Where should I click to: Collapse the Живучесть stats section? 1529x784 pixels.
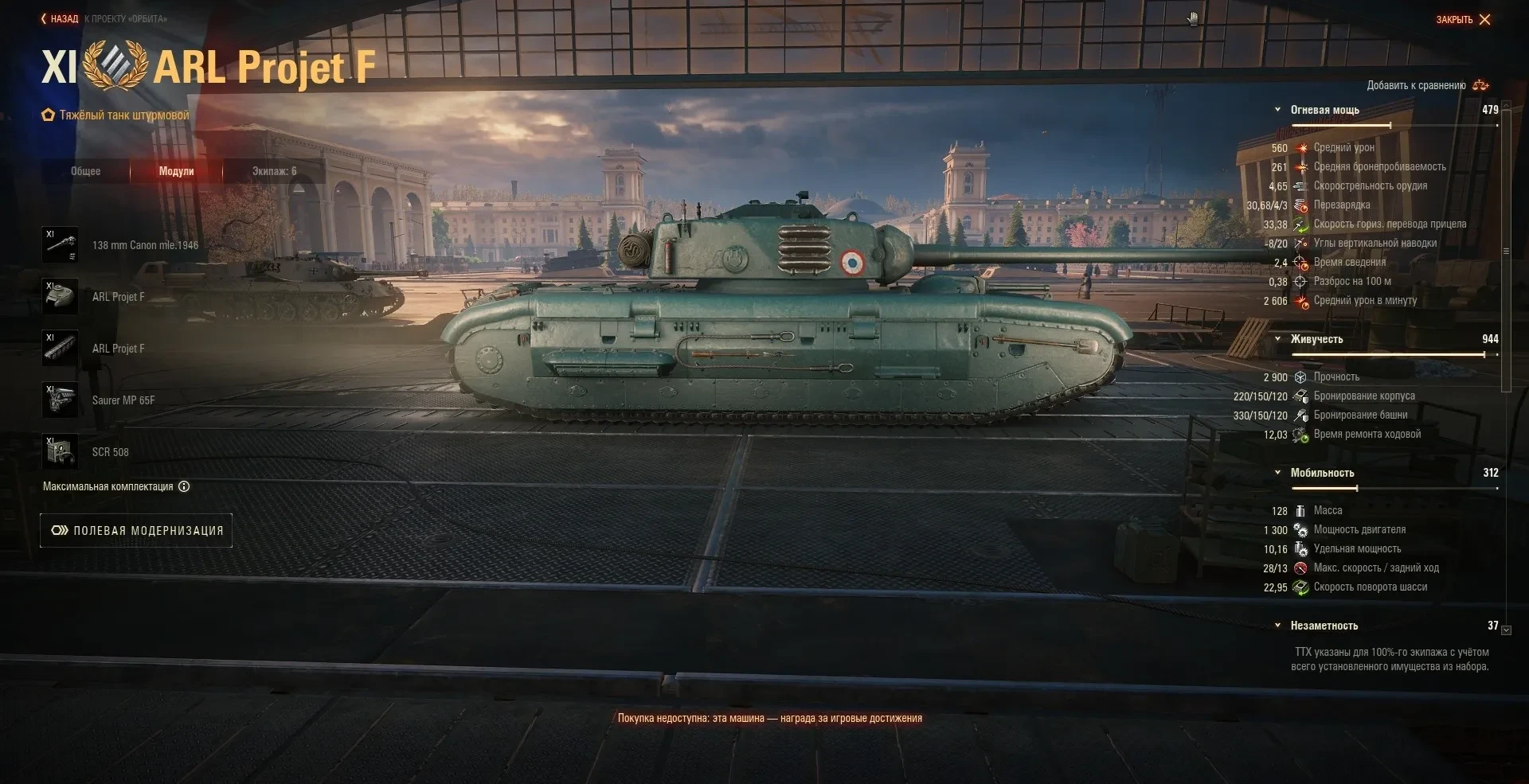tap(1278, 339)
